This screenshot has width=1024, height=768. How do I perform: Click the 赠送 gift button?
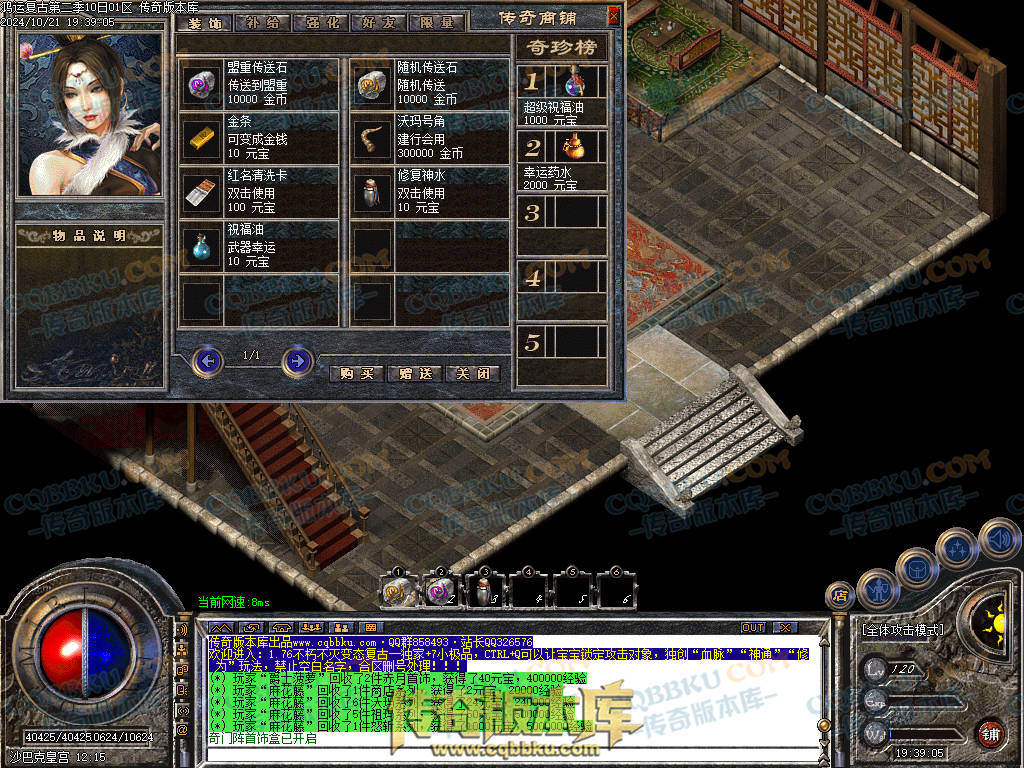click(x=414, y=374)
